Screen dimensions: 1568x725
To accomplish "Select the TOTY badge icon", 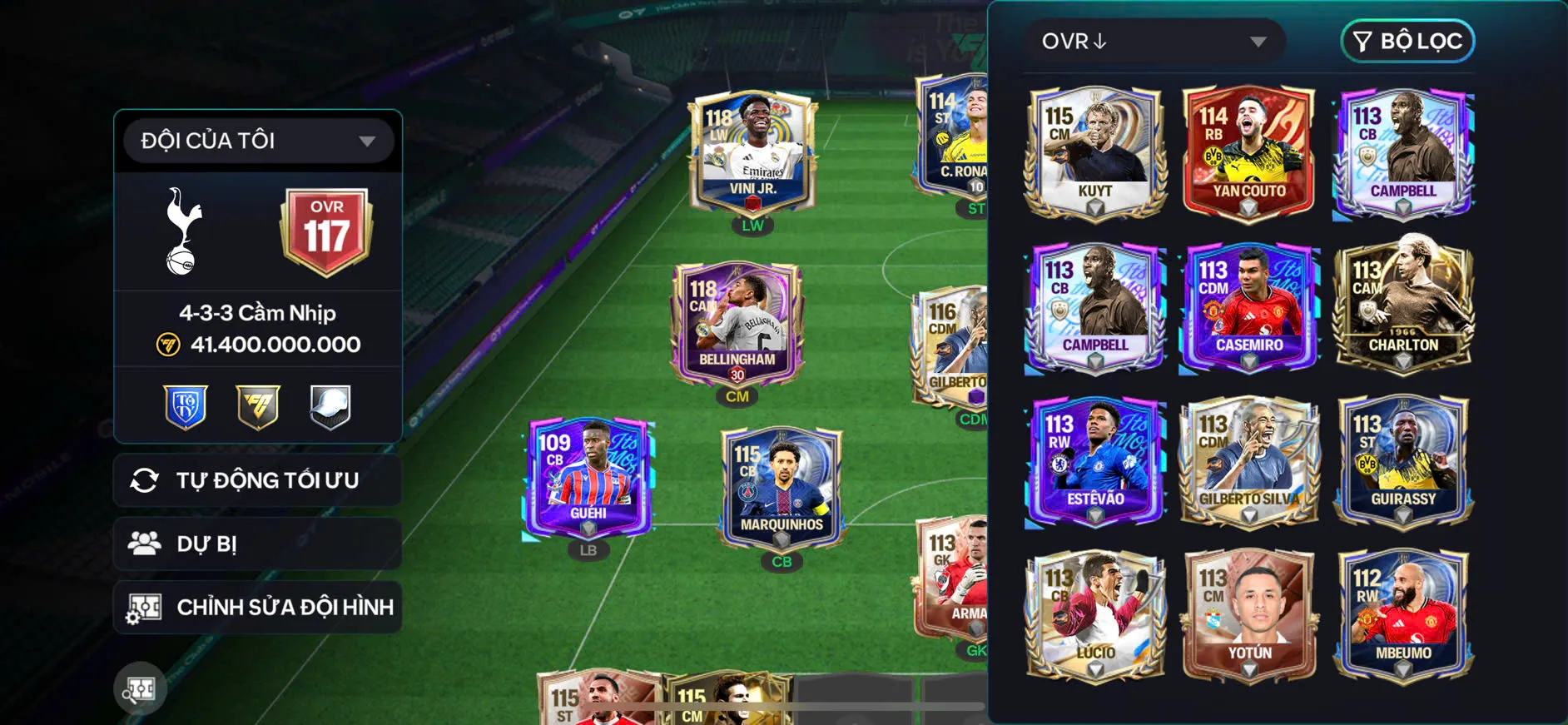I will point(186,406).
